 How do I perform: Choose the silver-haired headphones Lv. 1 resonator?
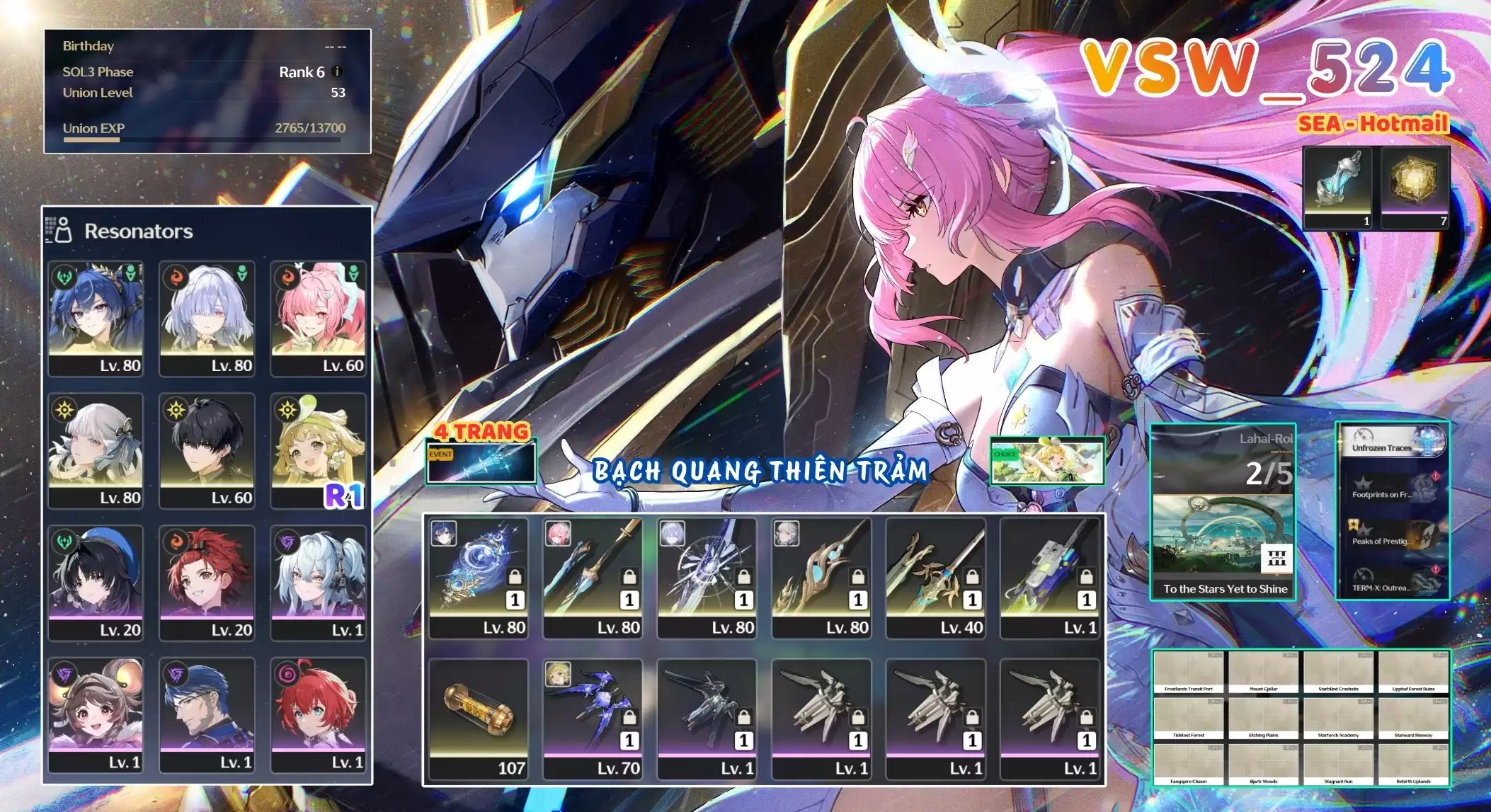coord(319,583)
